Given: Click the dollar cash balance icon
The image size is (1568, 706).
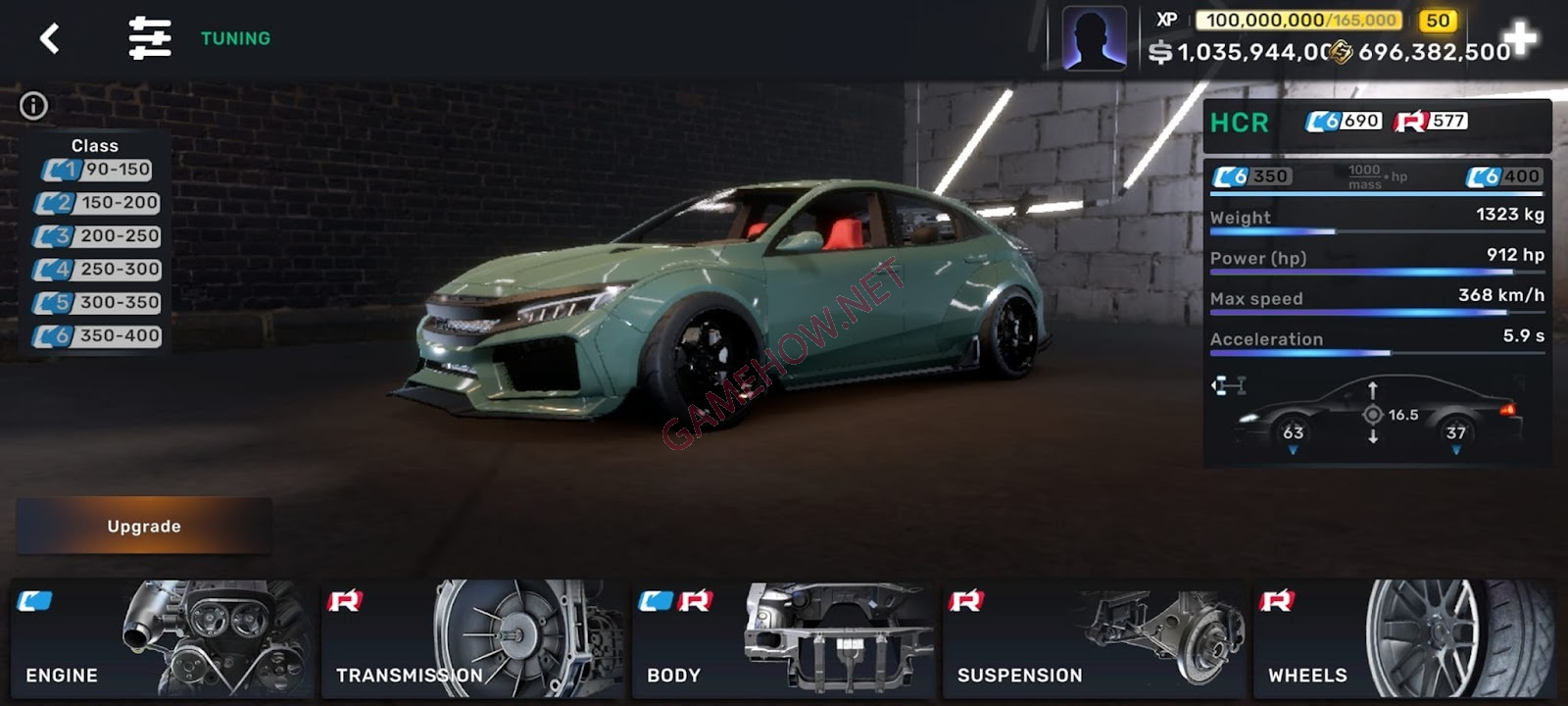Looking at the screenshot, I should pos(1160,51).
